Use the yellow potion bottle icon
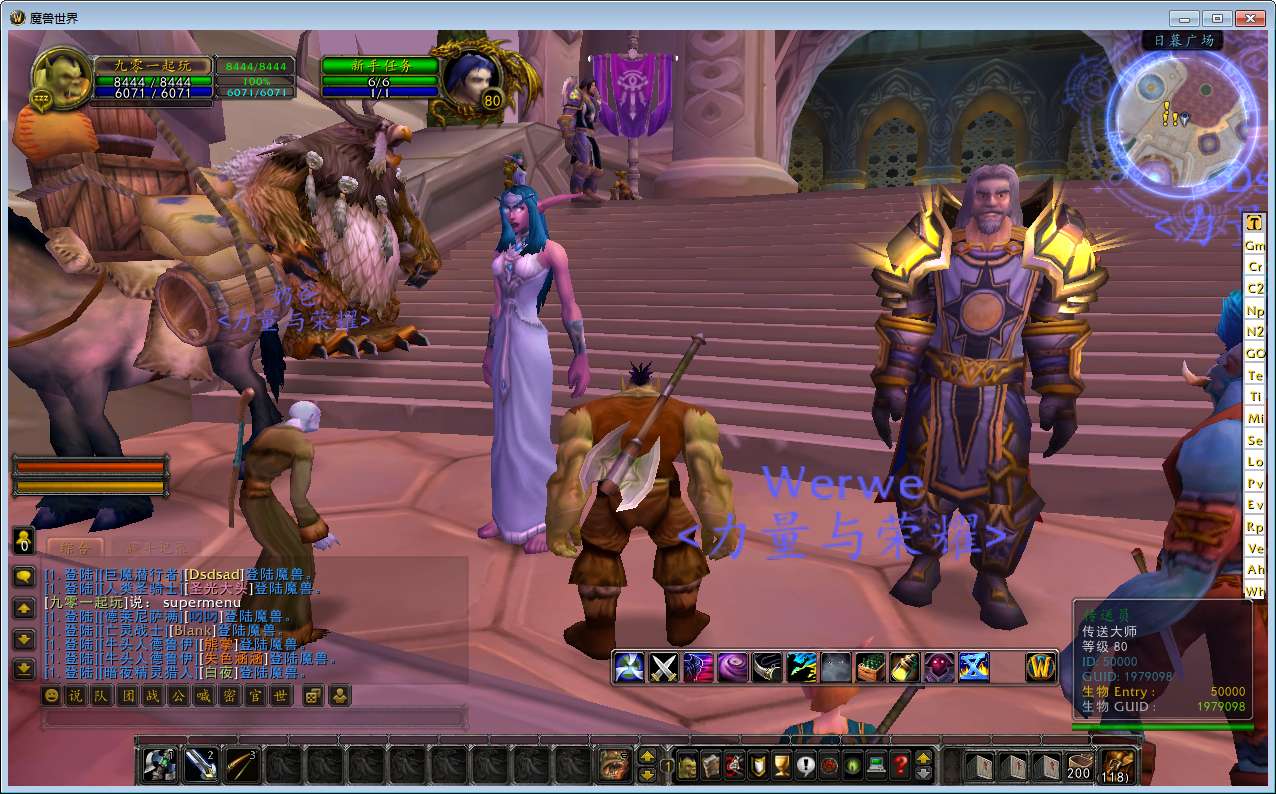The height and width of the screenshot is (794, 1276). point(904,666)
